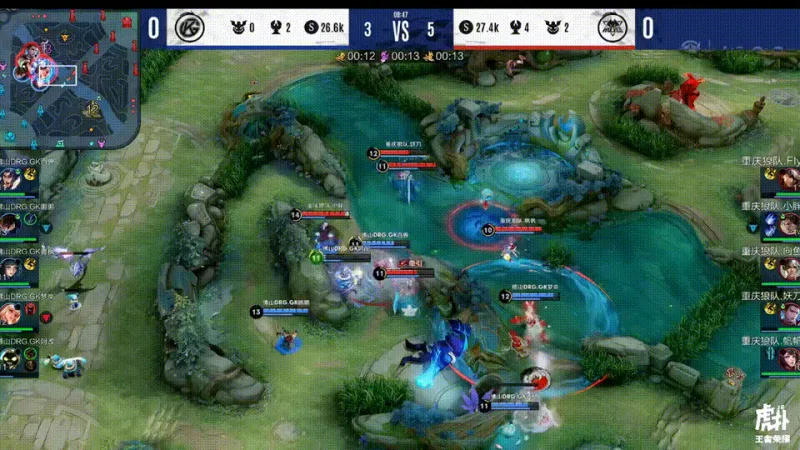
Task: Select the GK team logo on the scoreboard
Action: tap(185, 27)
